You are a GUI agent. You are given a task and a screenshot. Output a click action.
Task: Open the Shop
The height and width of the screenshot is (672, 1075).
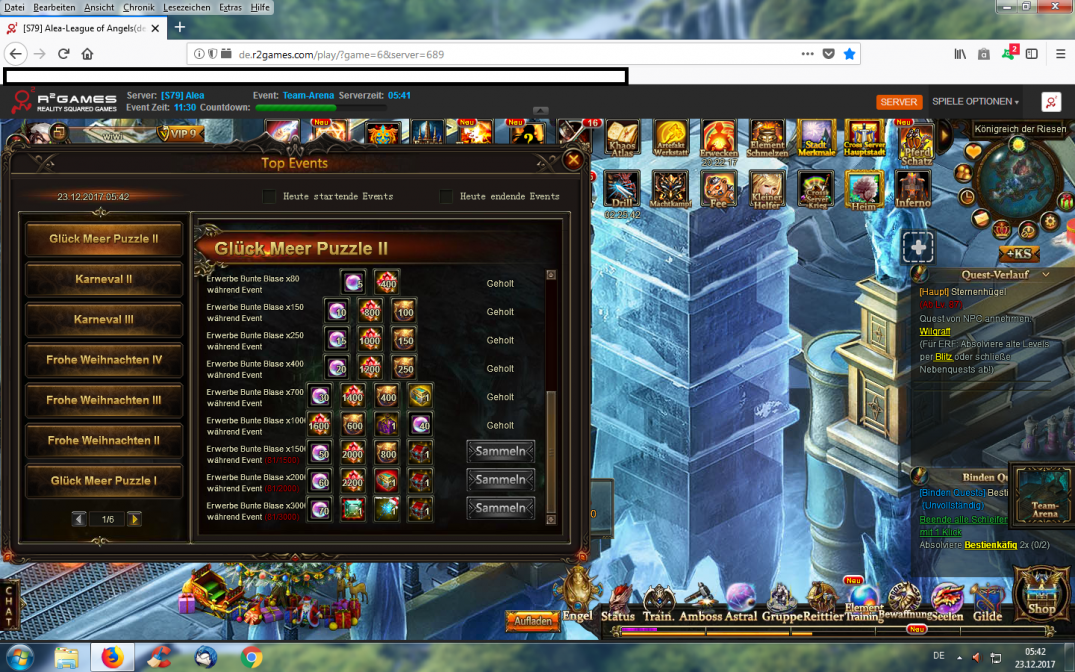[x=1041, y=596]
